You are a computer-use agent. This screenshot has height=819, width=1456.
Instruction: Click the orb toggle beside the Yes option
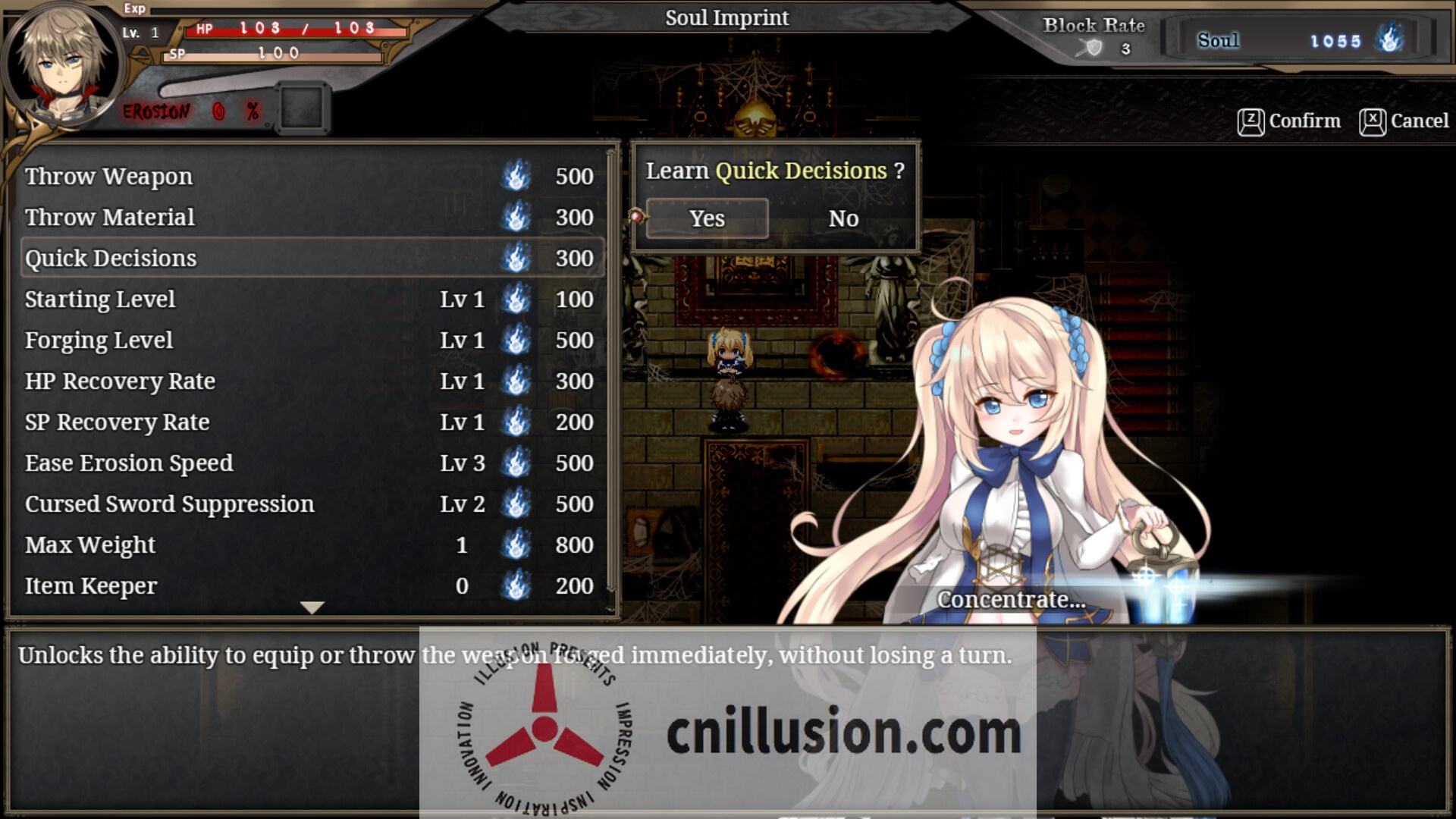pyautogui.click(x=638, y=217)
